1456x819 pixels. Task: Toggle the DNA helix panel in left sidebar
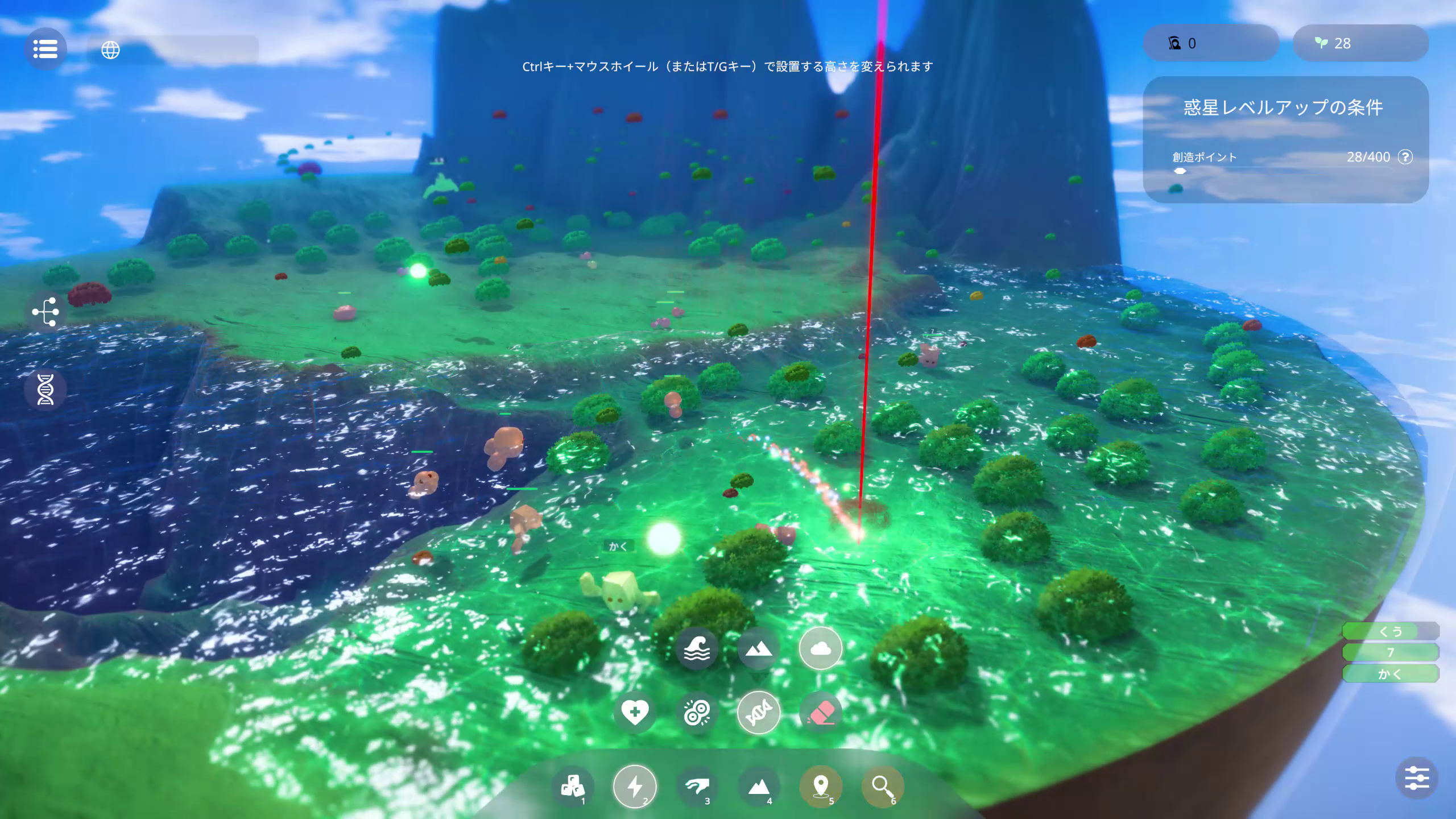coord(45,389)
